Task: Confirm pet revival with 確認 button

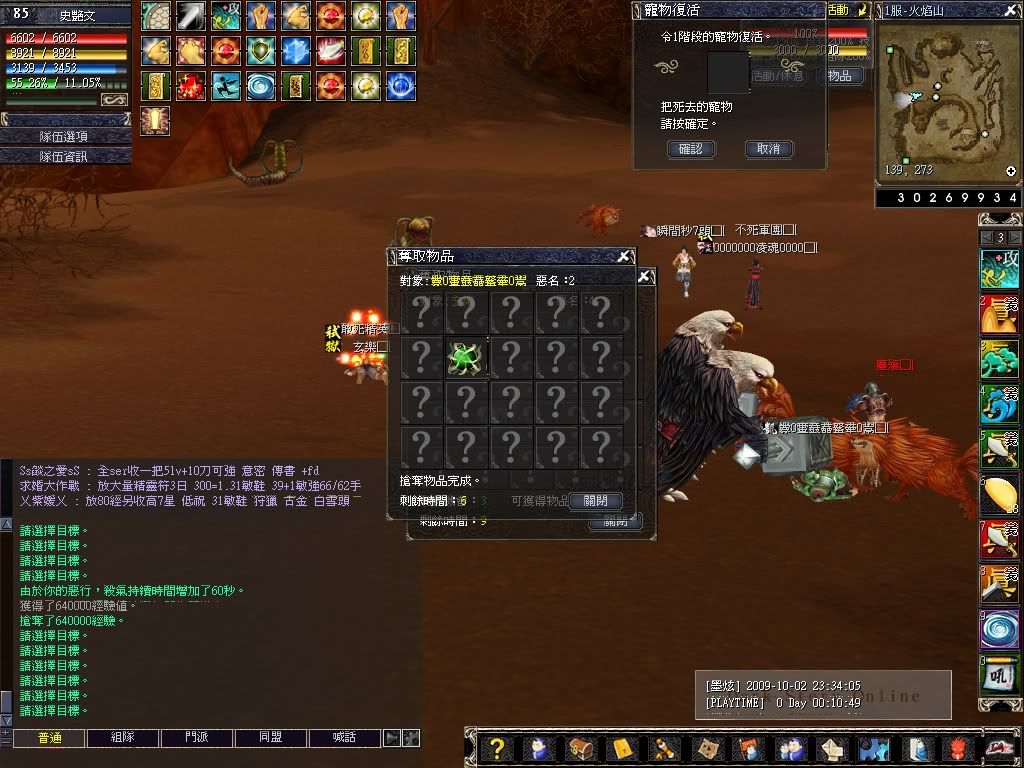Action: pos(691,149)
